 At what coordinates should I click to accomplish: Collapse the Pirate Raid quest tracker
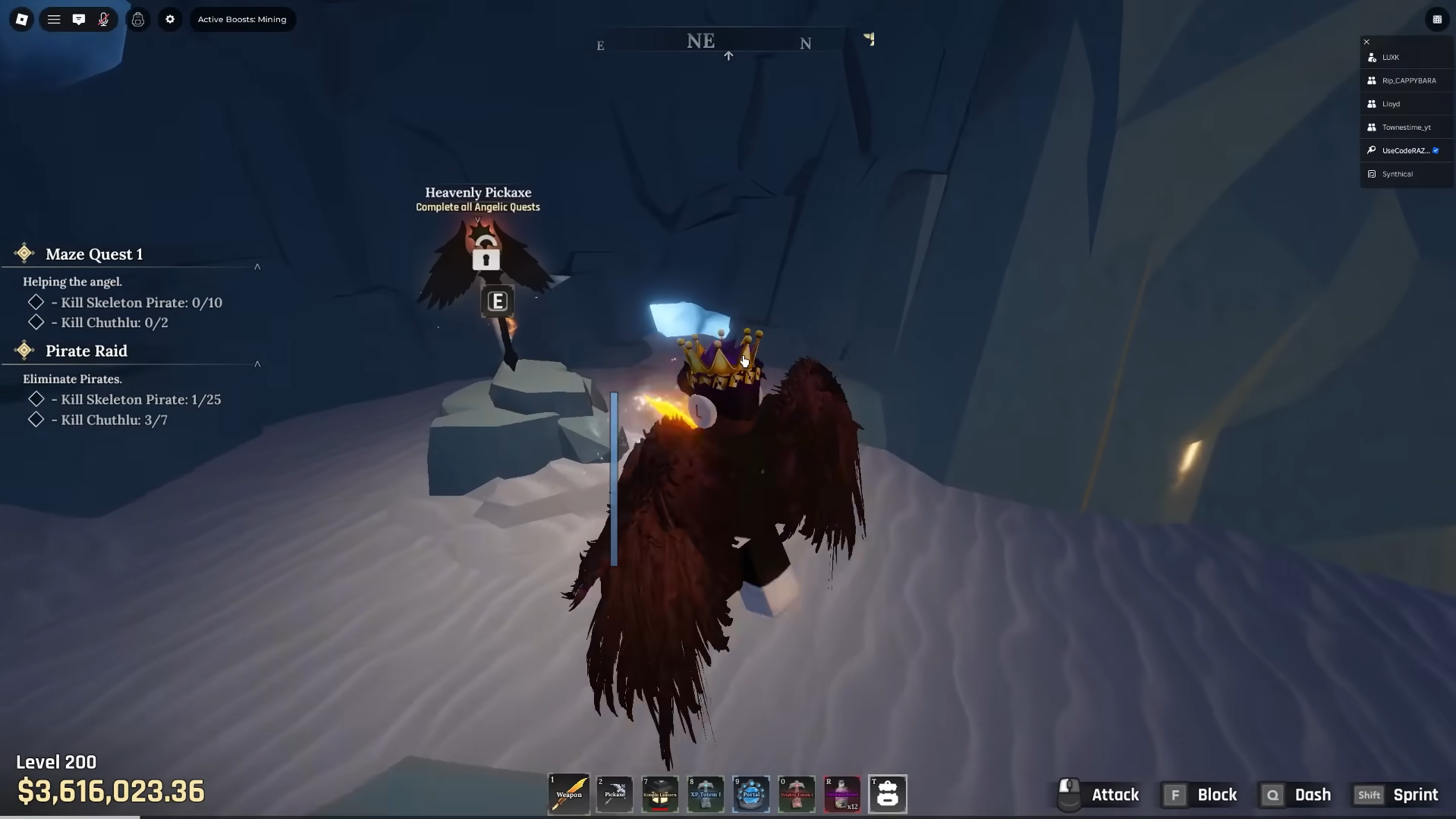257,364
